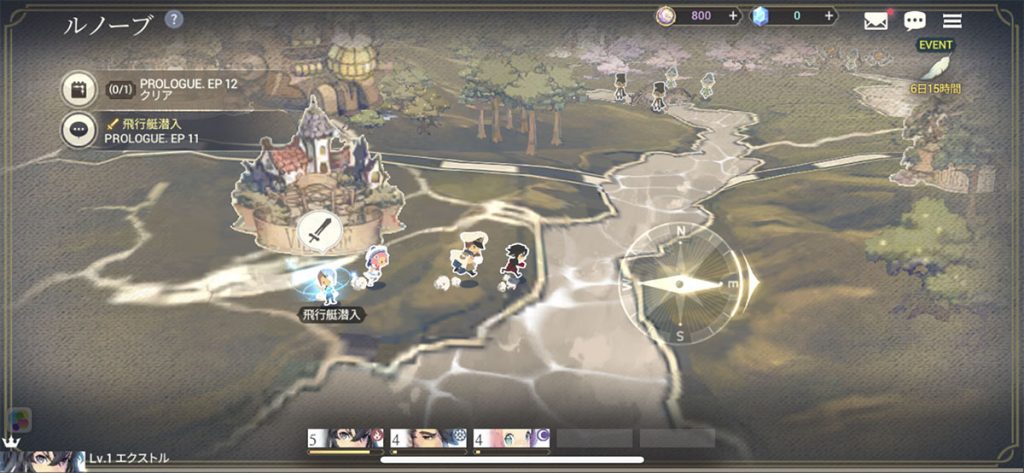The width and height of the screenshot is (1024, 473).
Task: Open the hamburger main menu
Action: (x=952, y=21)
